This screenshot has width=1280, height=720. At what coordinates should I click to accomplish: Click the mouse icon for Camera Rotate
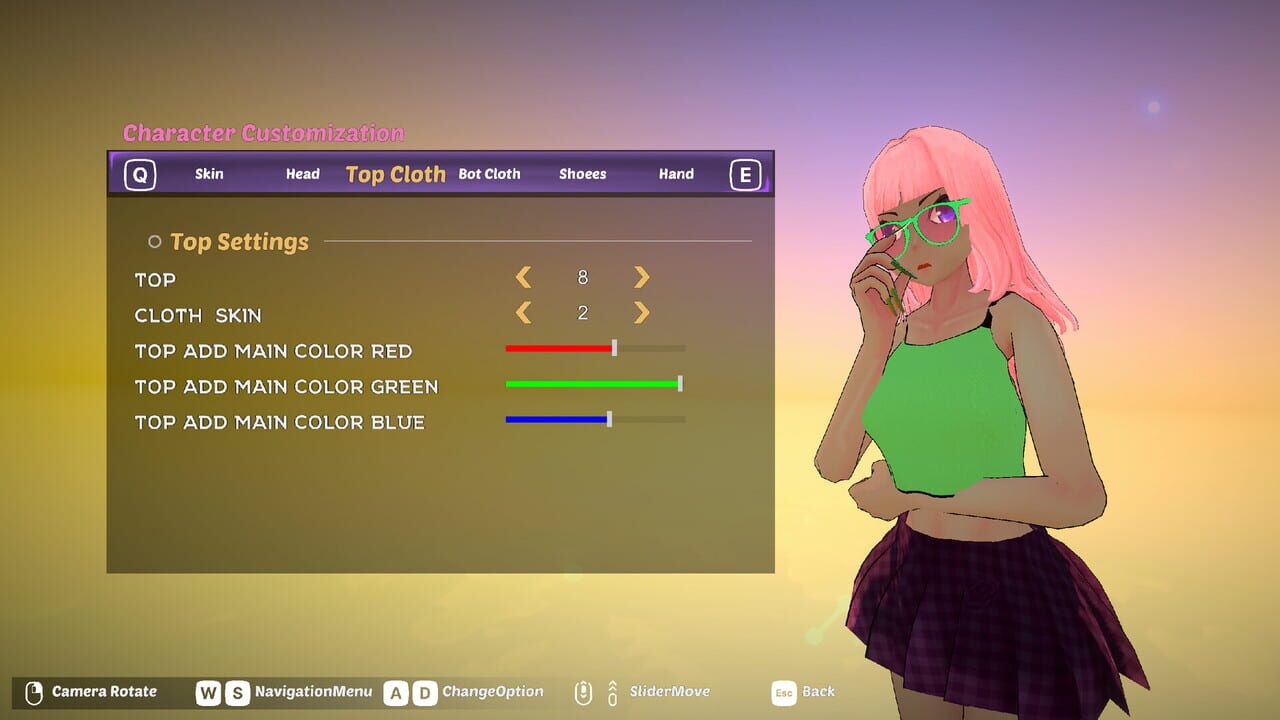coord(33,691)
